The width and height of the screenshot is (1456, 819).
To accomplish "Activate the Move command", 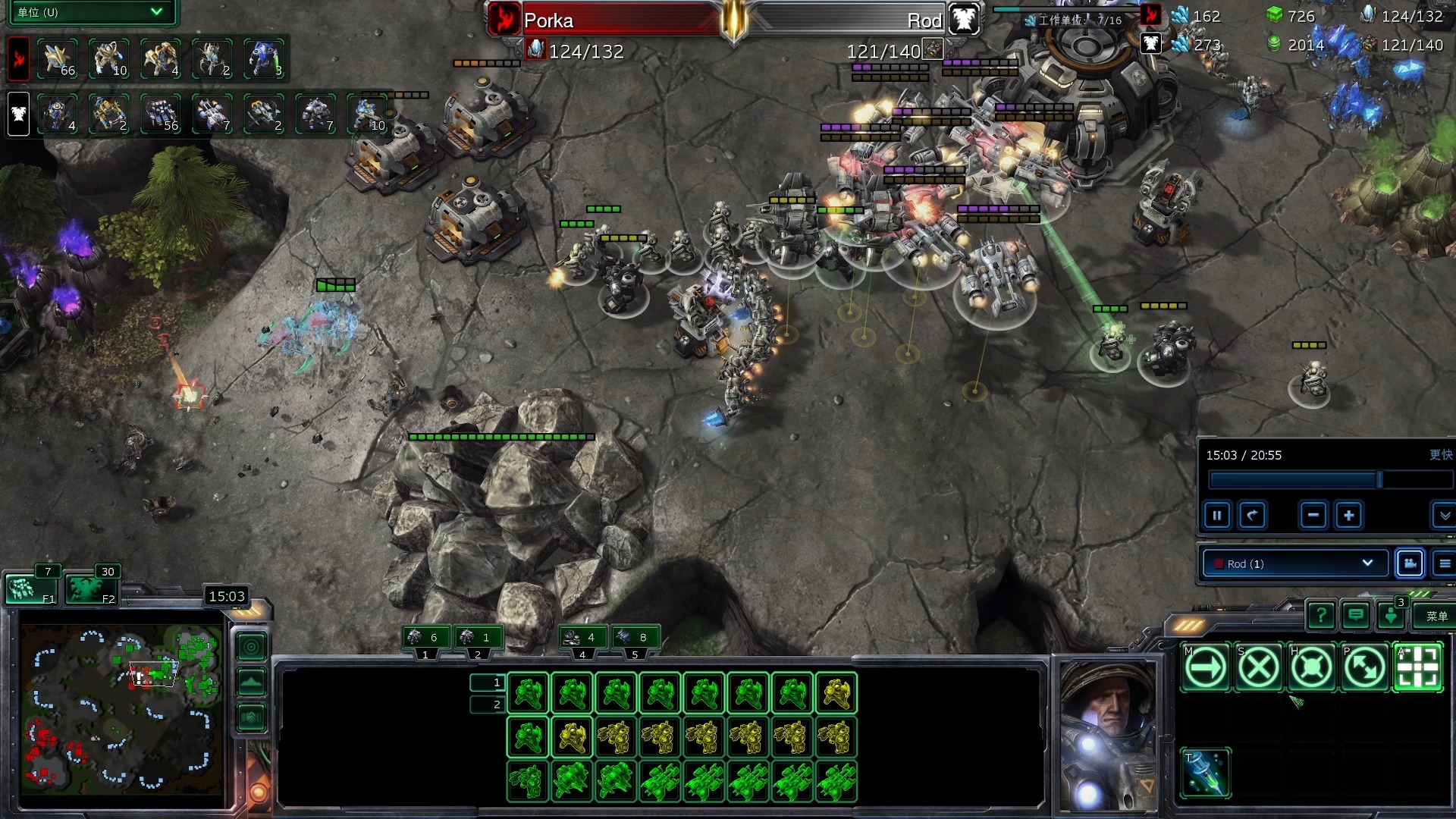I will click(1205, 668).
